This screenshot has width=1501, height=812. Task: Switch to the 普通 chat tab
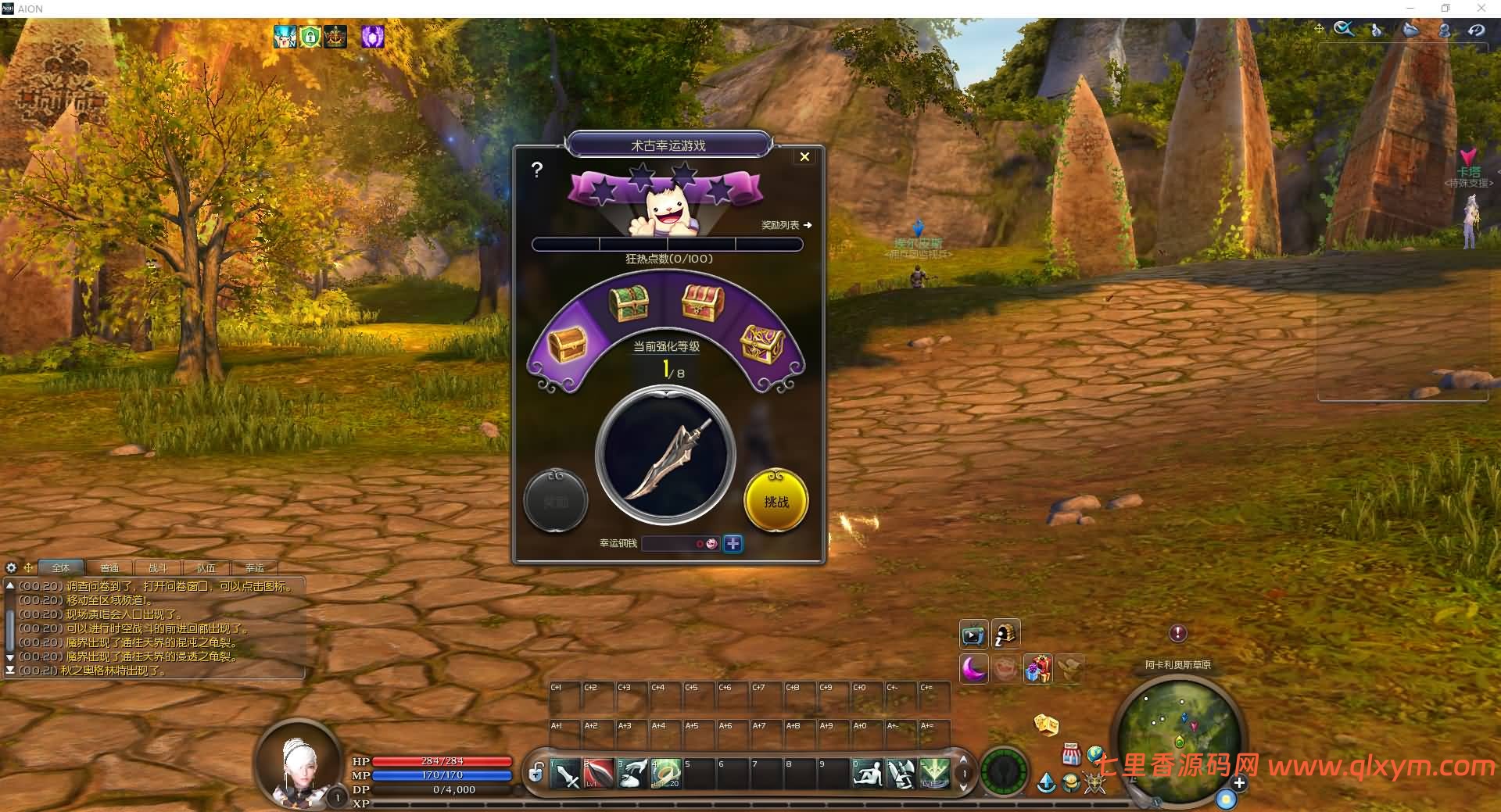[x=109, y=568]
